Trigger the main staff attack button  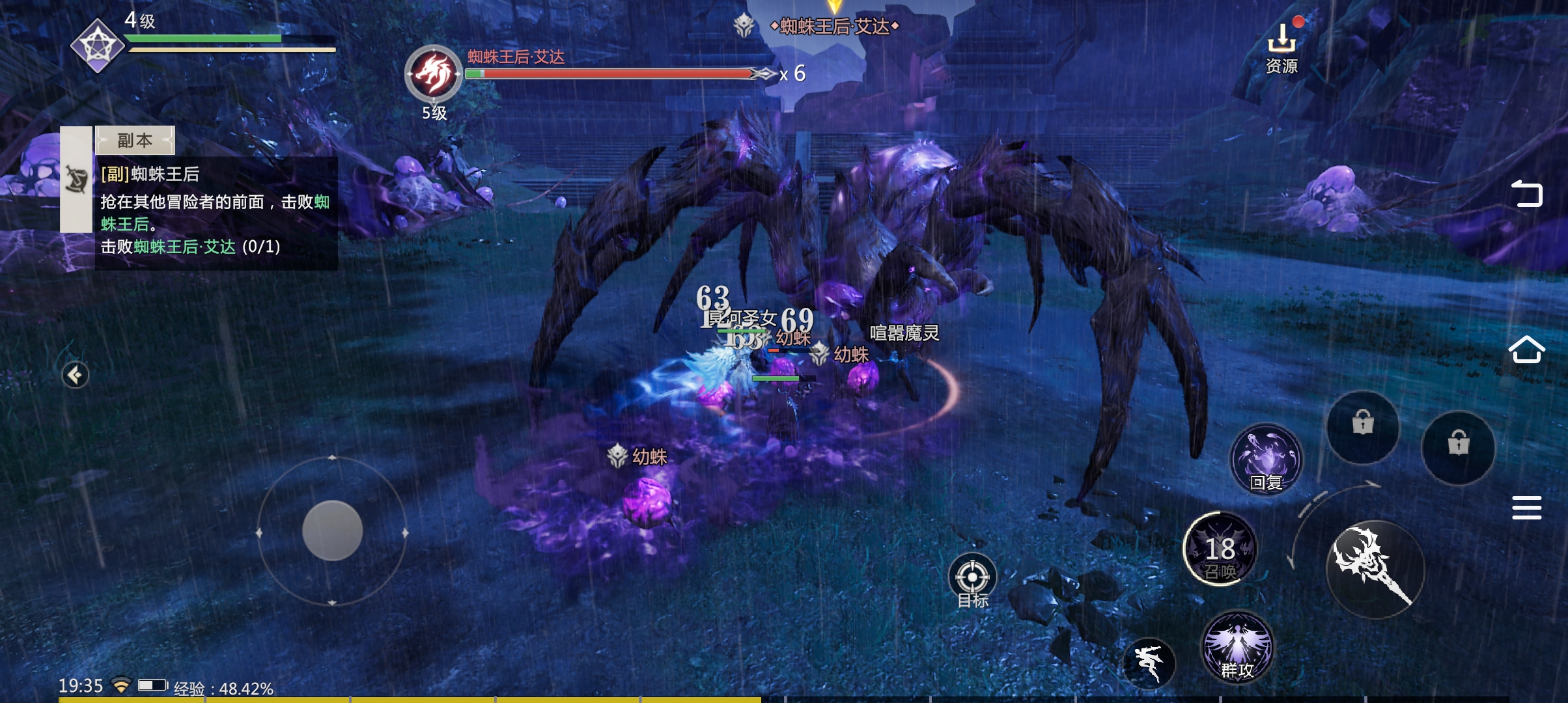pos(1375,568)
